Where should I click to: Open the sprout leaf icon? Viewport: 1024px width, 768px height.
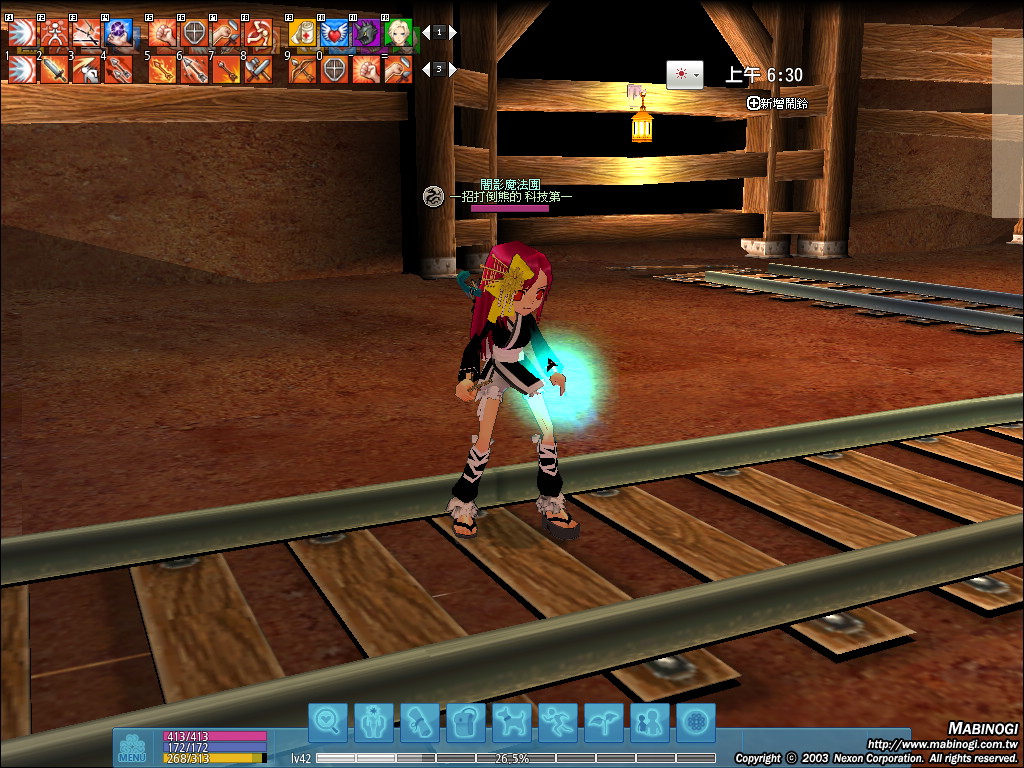604,719
